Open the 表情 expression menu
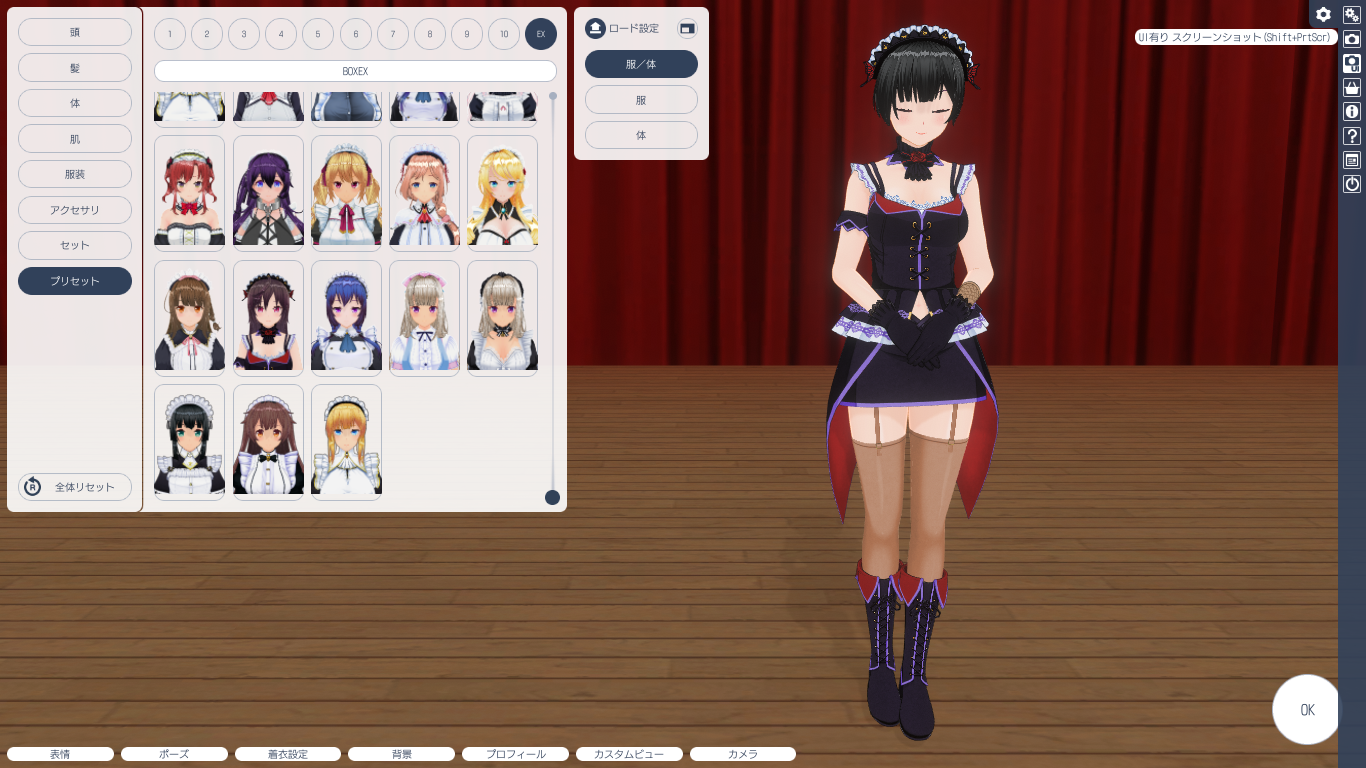 click(60, 754)
